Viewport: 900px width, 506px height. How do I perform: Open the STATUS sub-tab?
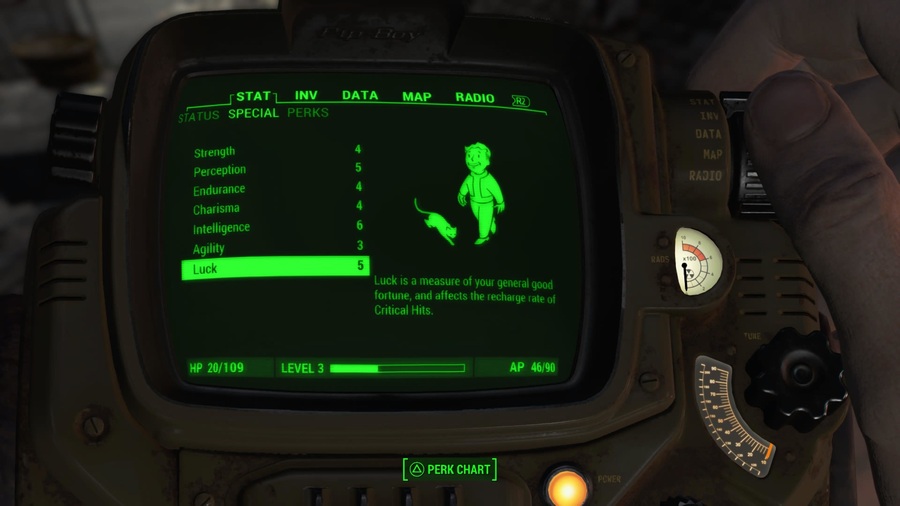pyautogui.click(x=199, y=116)
